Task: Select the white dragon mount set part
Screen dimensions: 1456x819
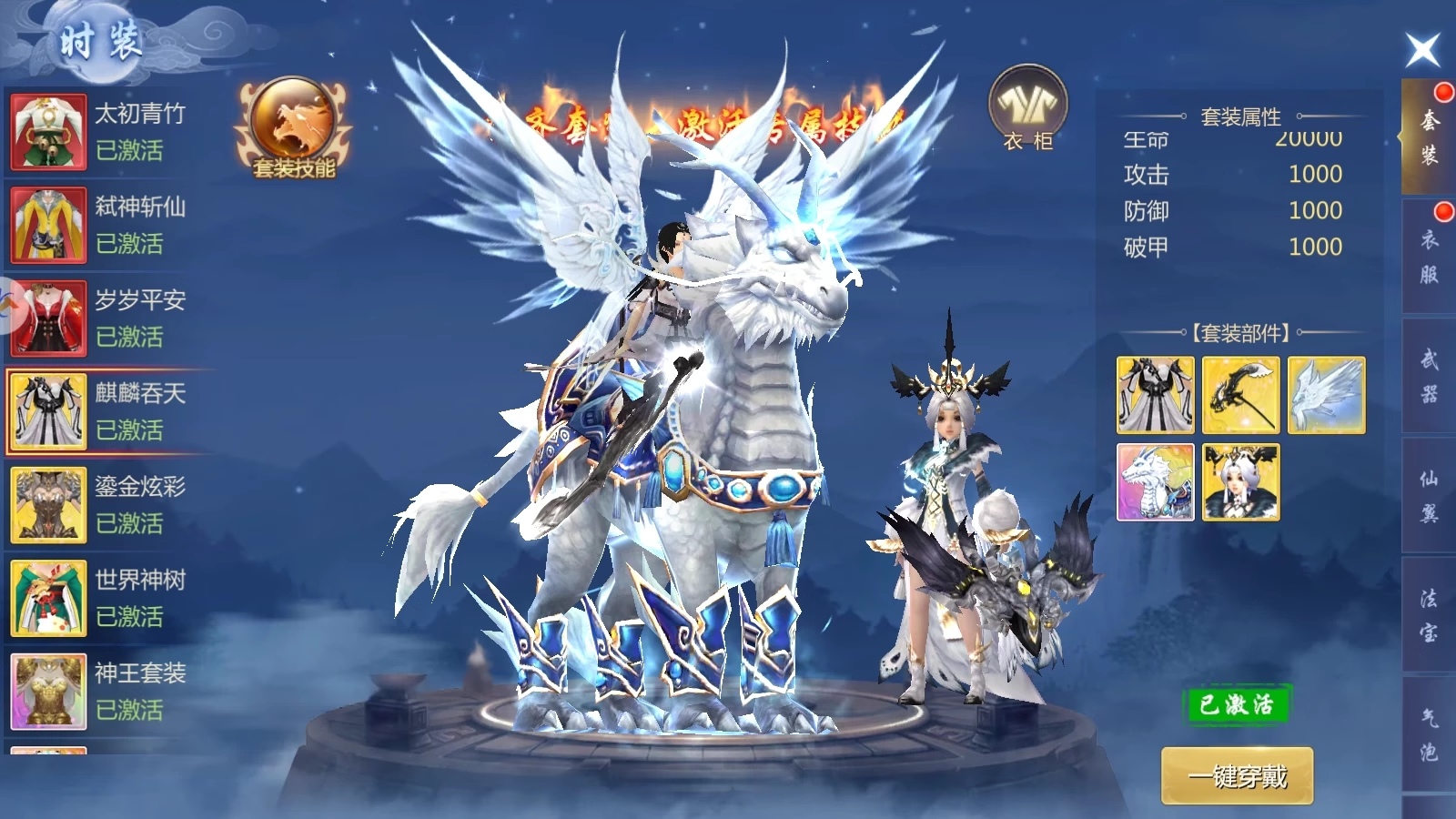Action: tap(1155, 482)
